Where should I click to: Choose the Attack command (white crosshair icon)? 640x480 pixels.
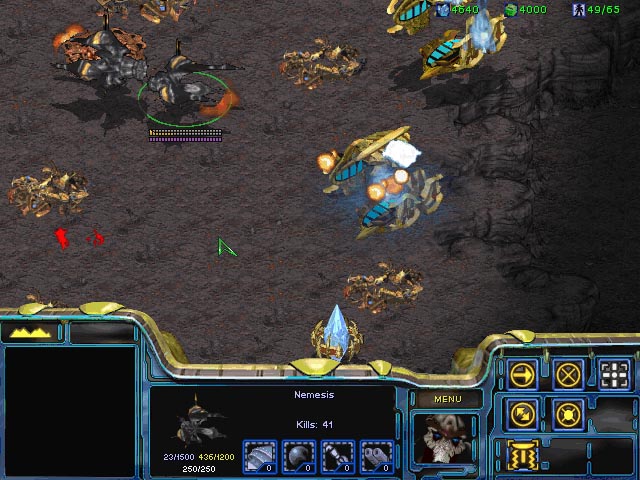pyautogui.click(x=615, y=374)
